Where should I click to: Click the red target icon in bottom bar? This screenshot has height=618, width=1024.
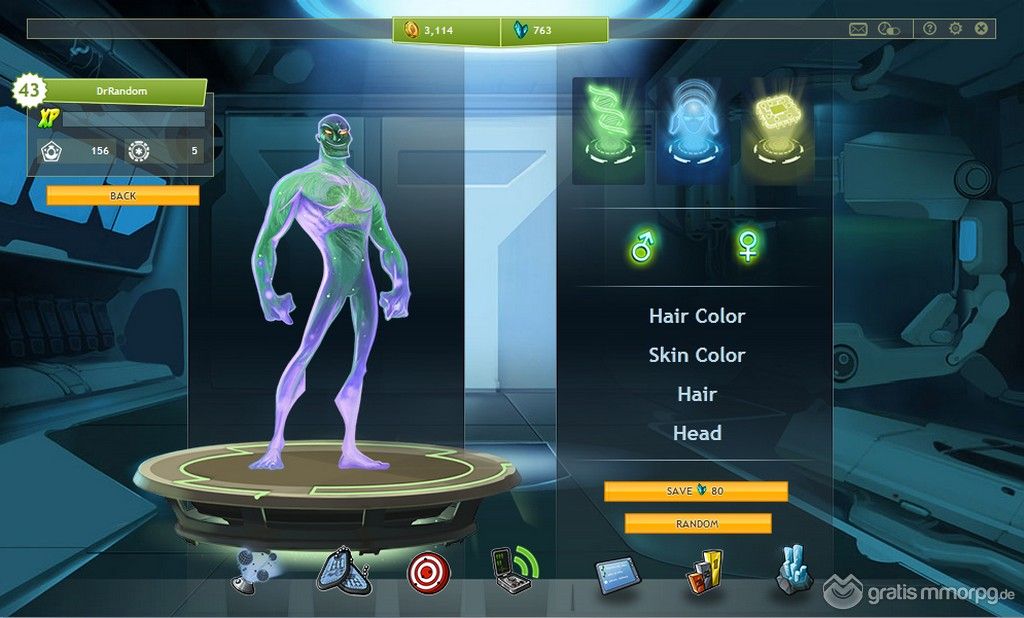tap(428, 572)
